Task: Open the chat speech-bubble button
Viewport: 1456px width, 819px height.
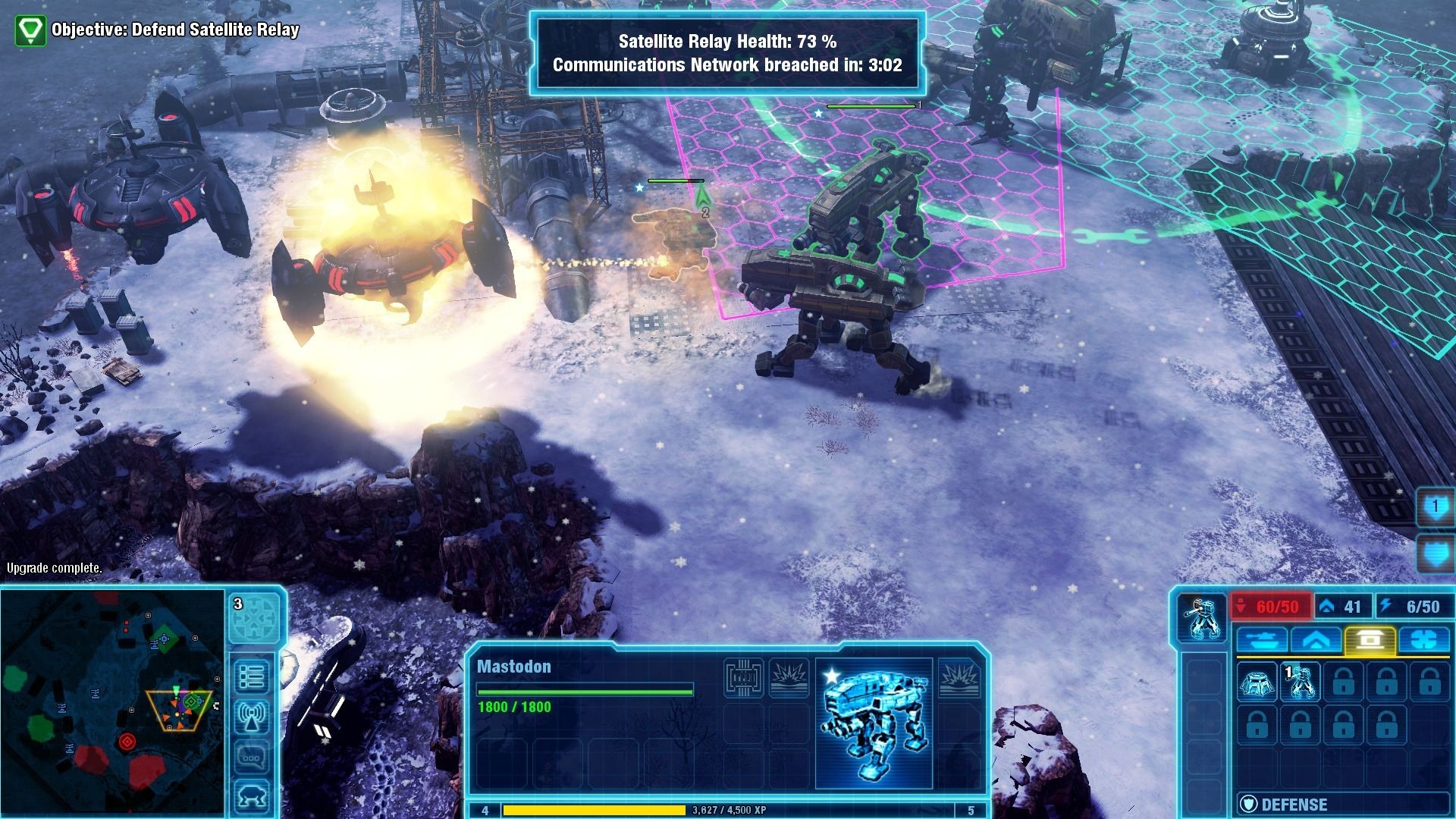Action: pos(252,756)
